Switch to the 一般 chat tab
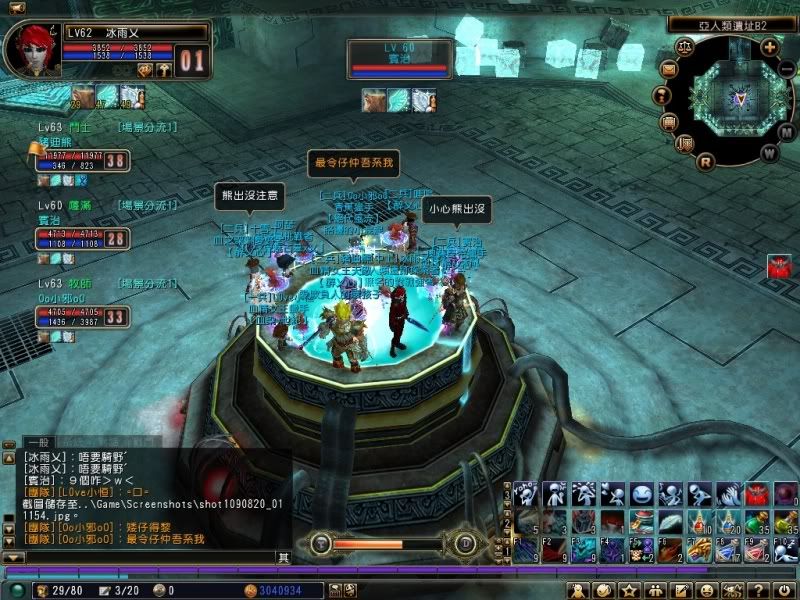The width and height of the screenshot is (800, 600). (38, 441)
